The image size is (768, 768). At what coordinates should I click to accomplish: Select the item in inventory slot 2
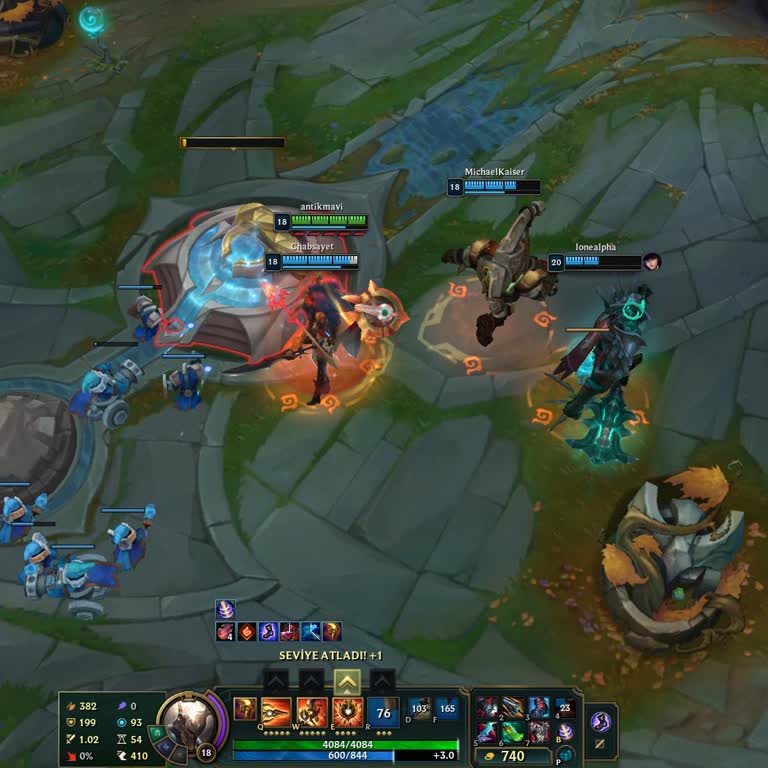point(513,708)
